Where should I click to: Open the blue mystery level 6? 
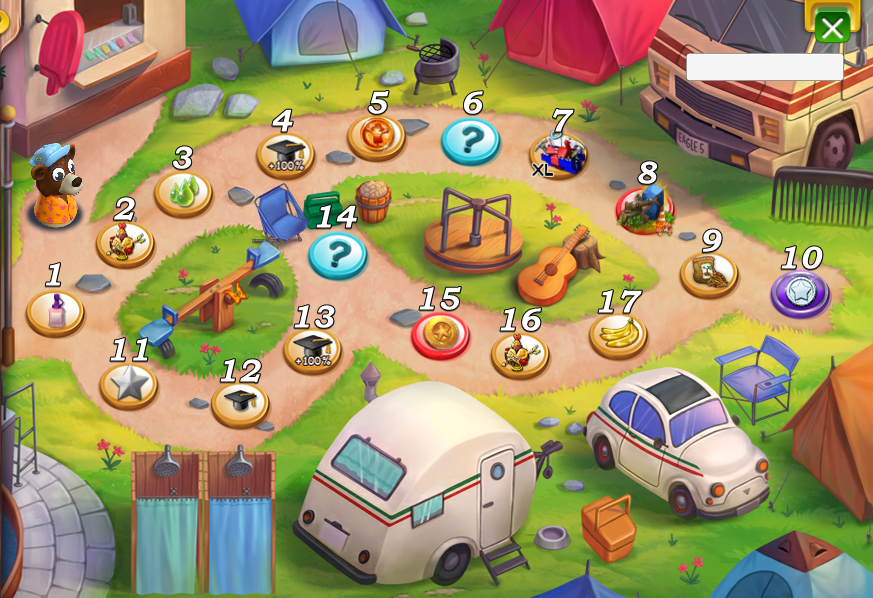point(470,141)
